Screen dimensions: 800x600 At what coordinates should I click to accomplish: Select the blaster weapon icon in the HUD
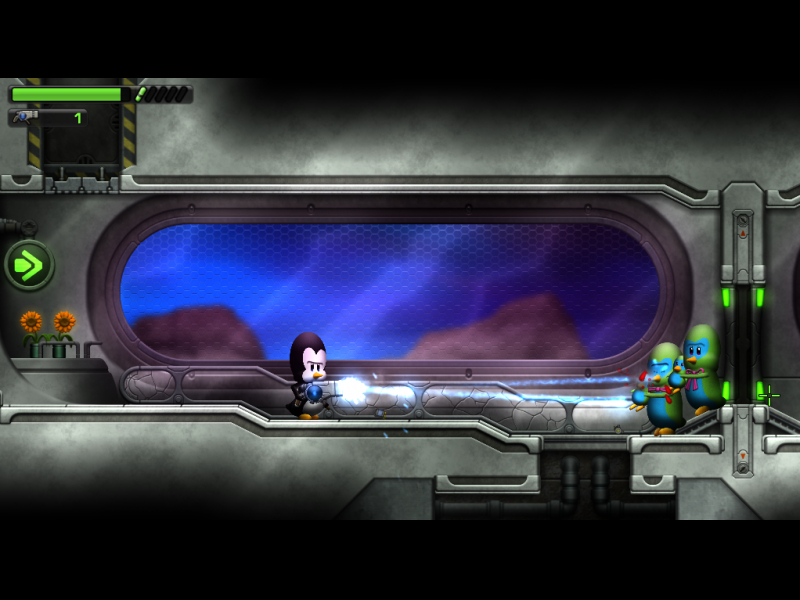pos(26,117)
